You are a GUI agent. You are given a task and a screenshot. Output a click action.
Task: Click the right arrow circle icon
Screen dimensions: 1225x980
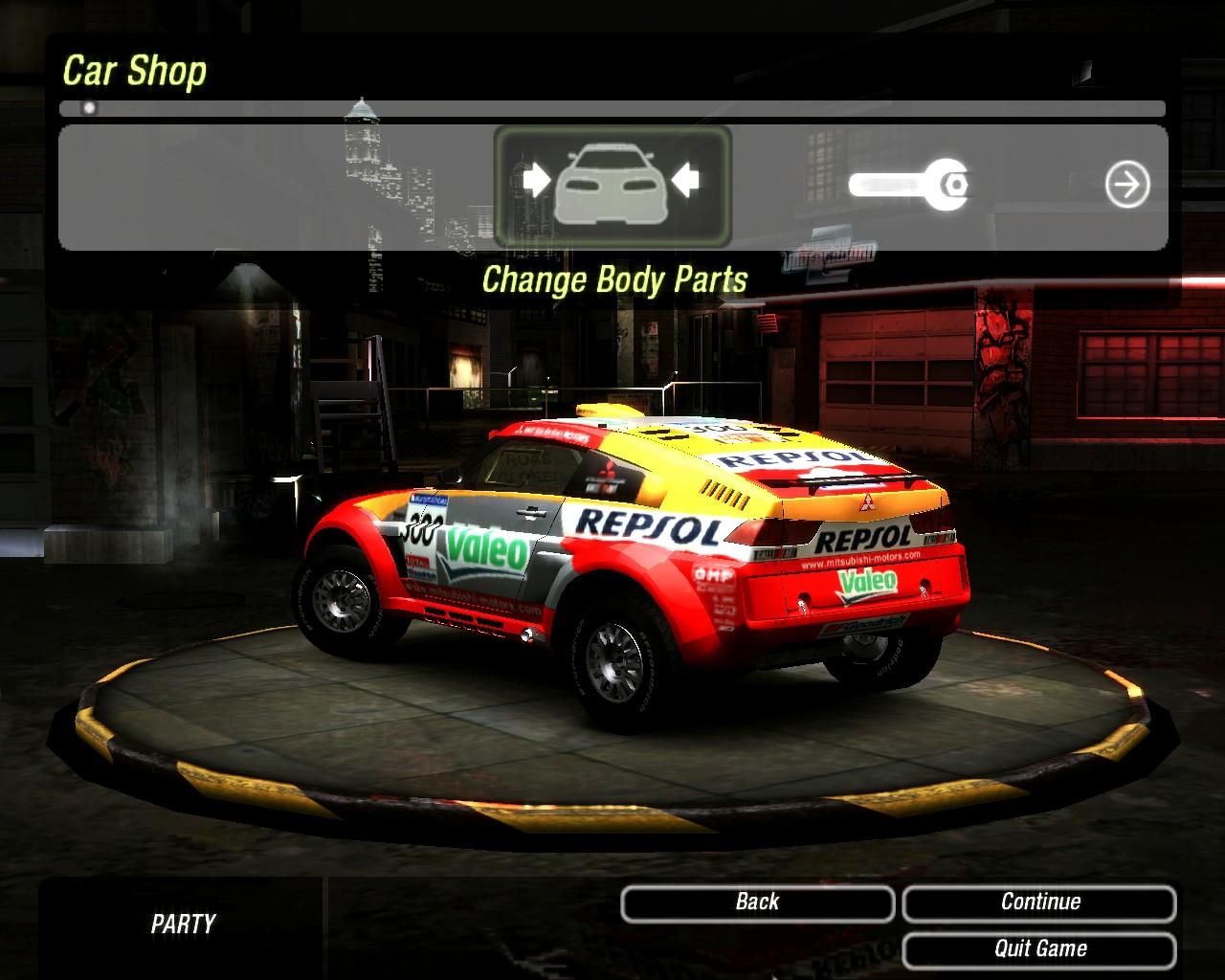point(1127,185)
